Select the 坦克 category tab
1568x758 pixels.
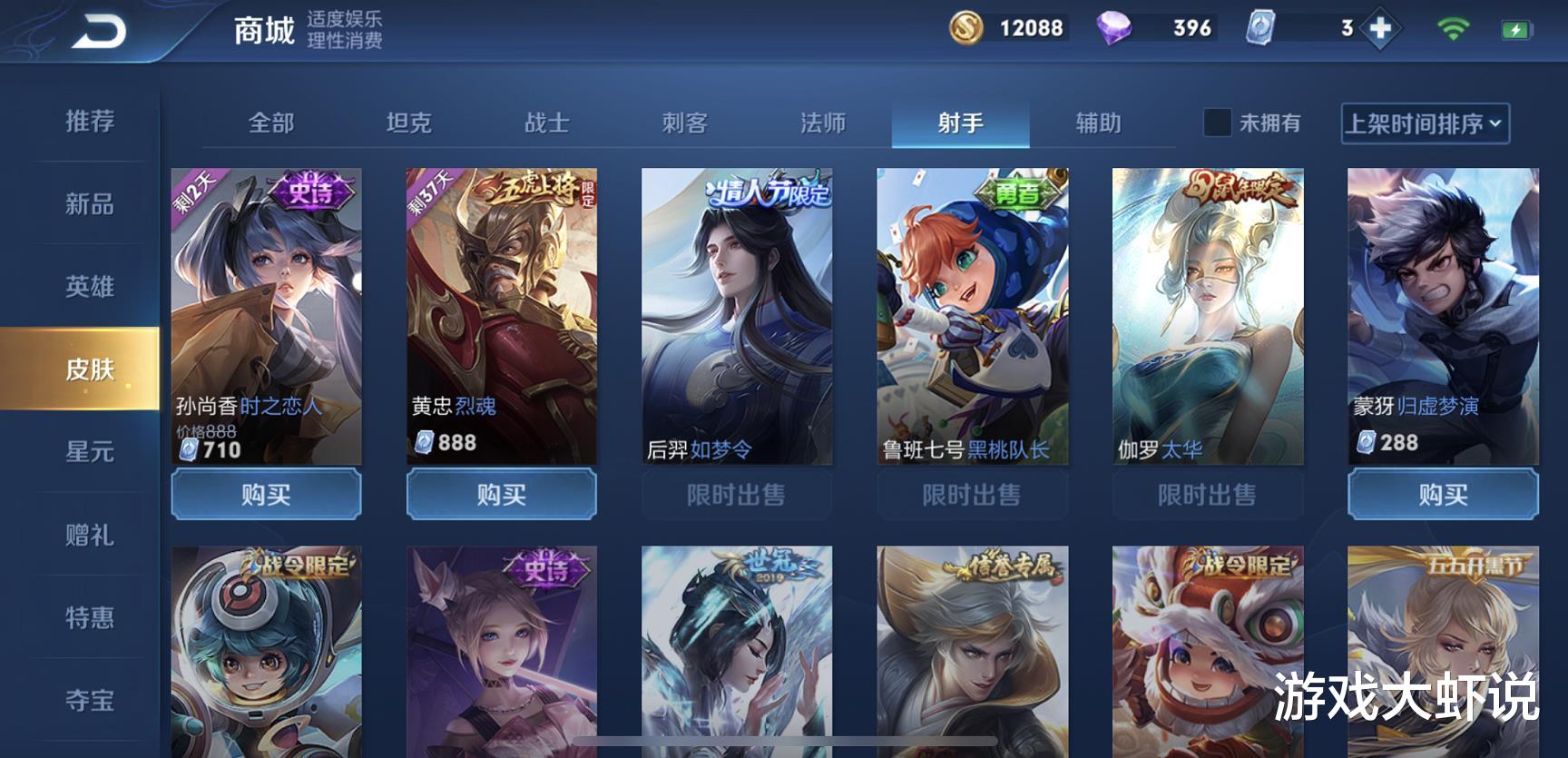[x=411, y=123]
